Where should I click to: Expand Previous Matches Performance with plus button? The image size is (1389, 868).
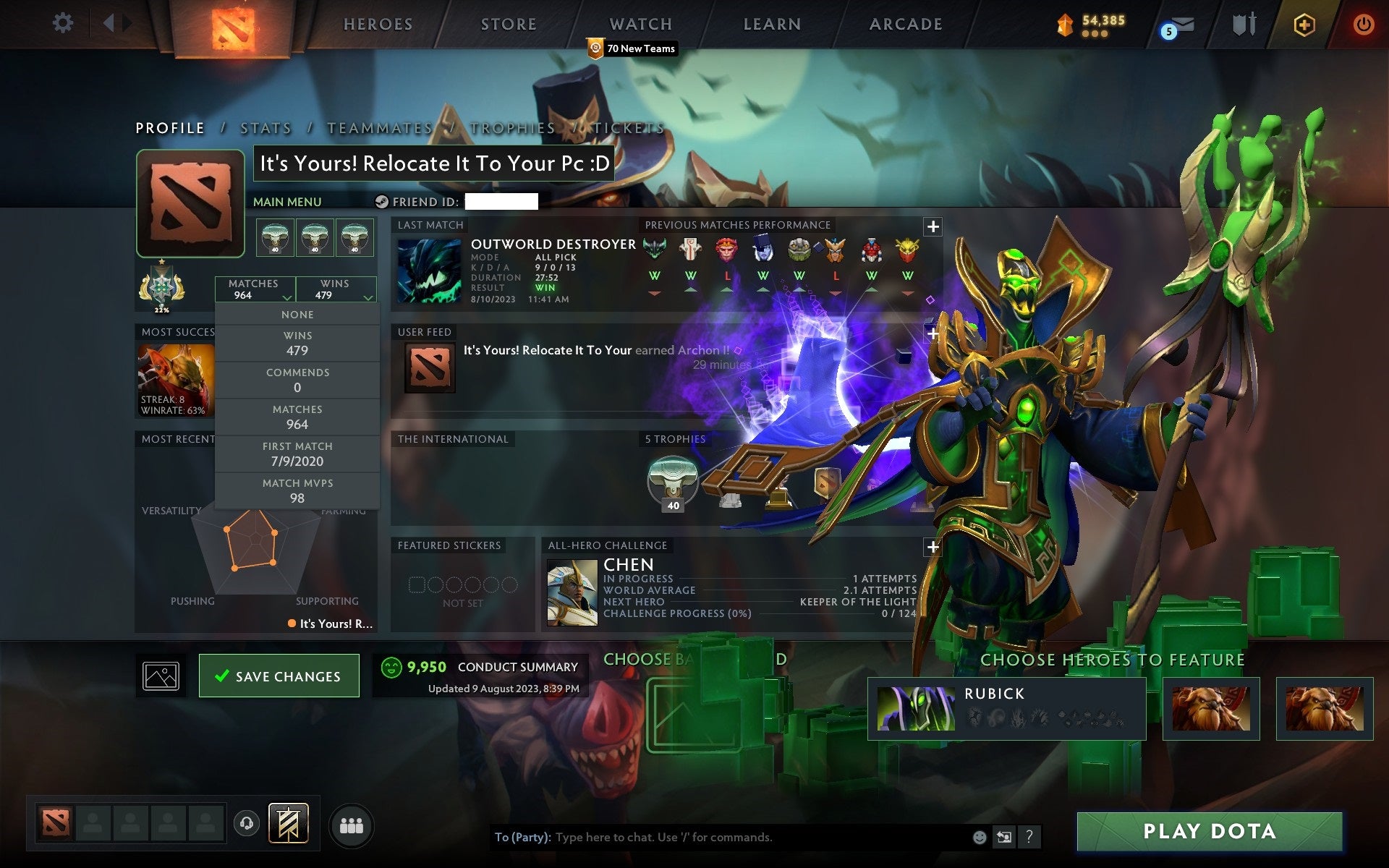point(933,226)
